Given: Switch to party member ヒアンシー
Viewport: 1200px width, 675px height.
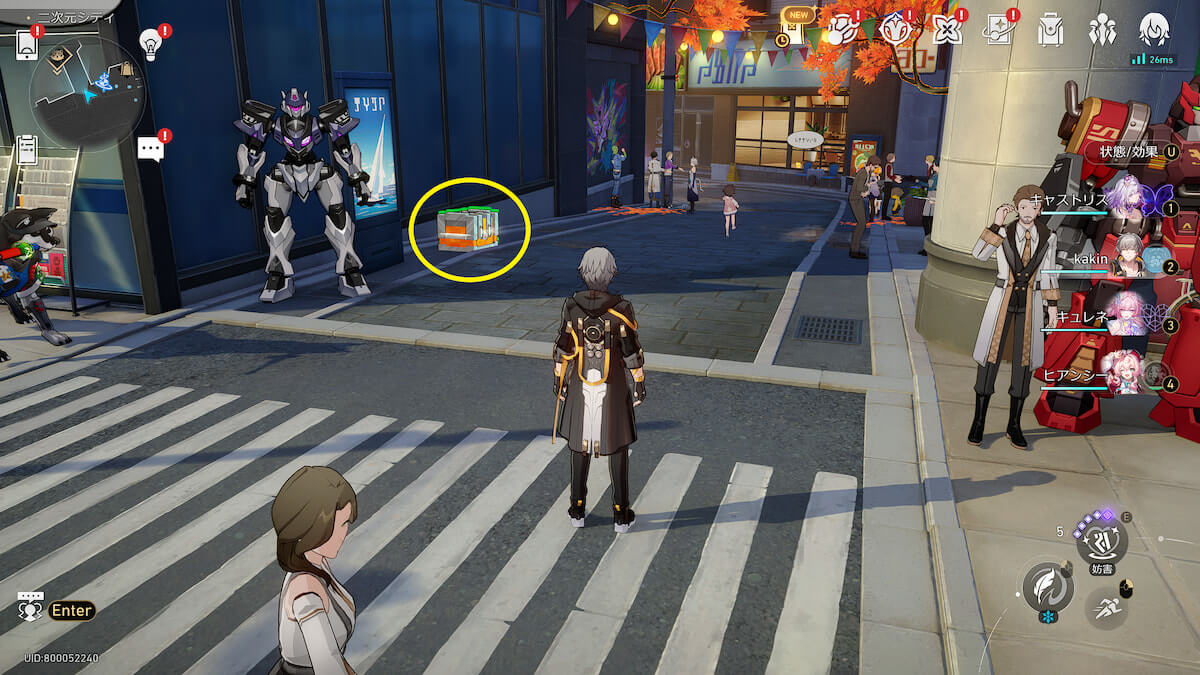Looking at the screenshot, I should pos(1127,375).
